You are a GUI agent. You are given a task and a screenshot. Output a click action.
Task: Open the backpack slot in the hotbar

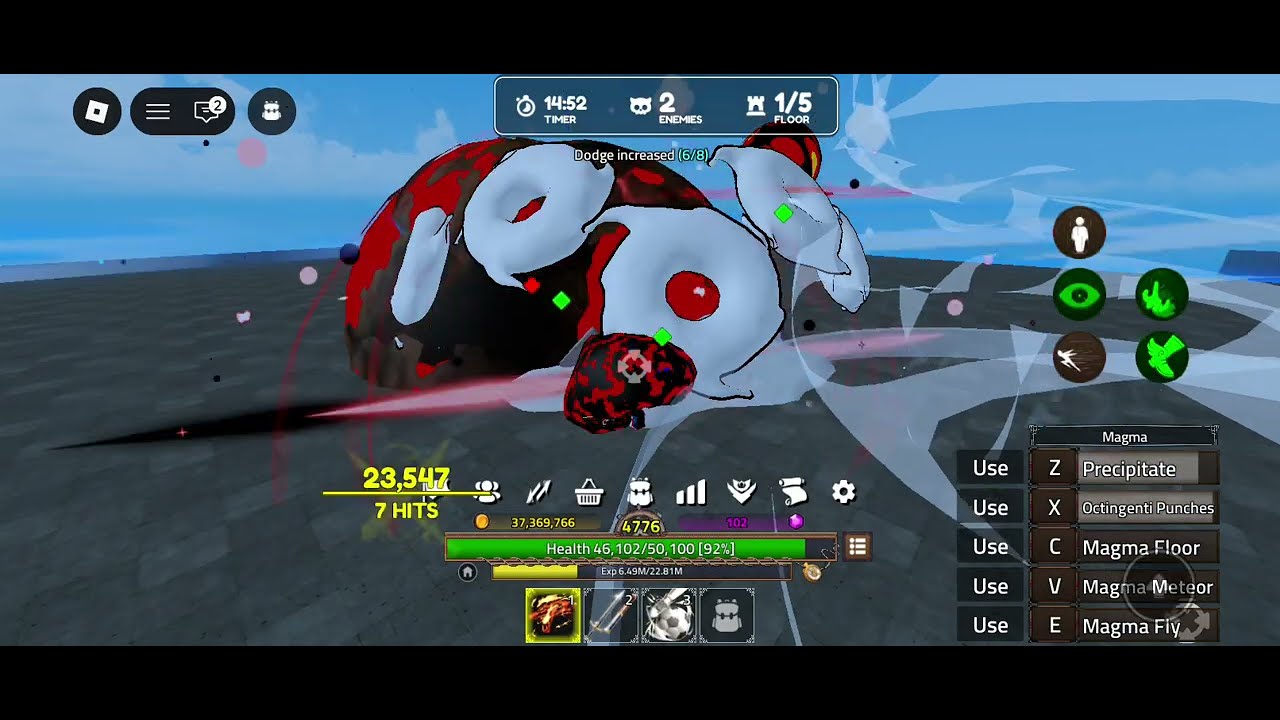(726, 615)
